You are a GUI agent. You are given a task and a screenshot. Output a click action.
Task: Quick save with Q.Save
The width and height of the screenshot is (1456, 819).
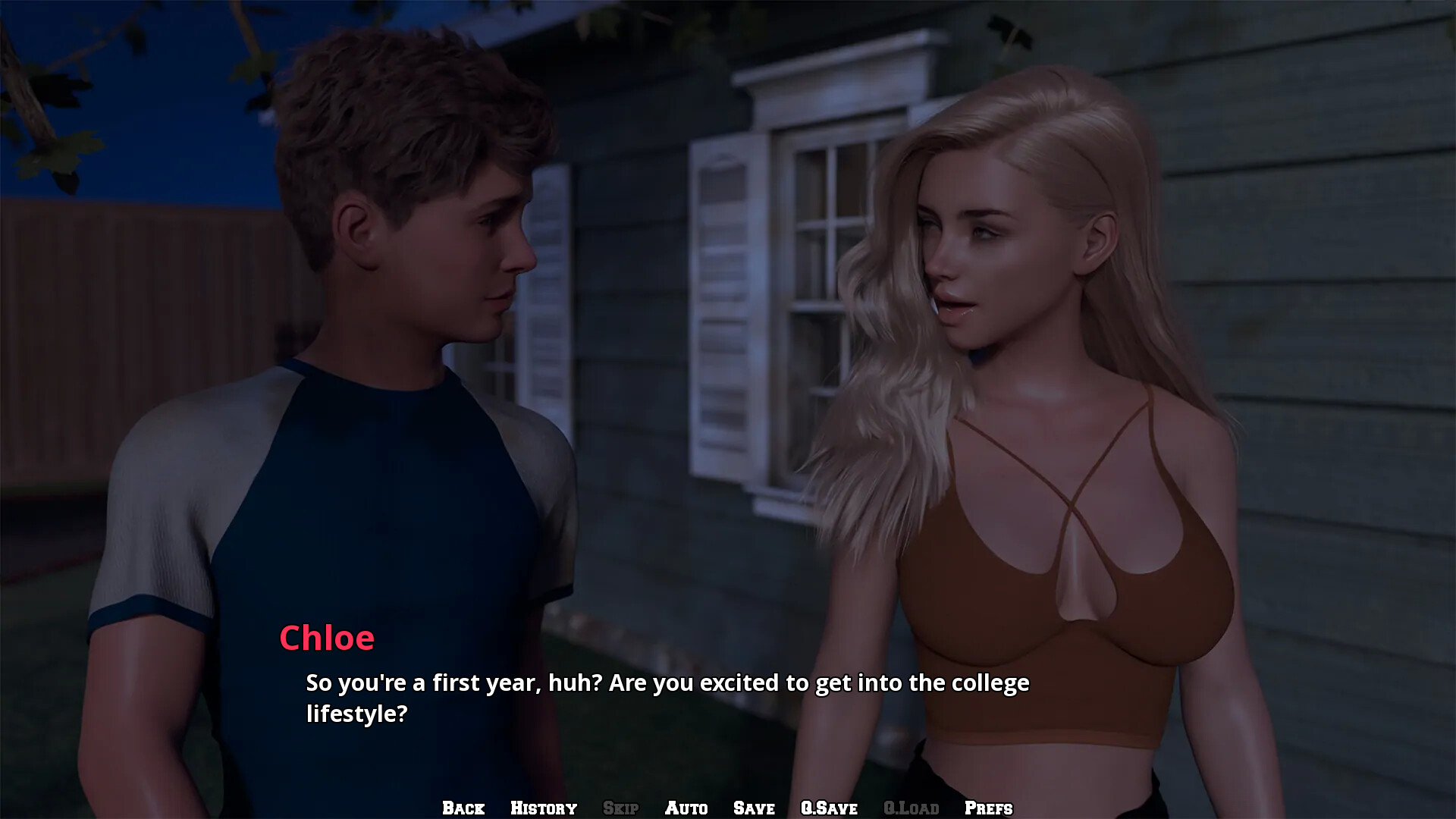point(829,808)
